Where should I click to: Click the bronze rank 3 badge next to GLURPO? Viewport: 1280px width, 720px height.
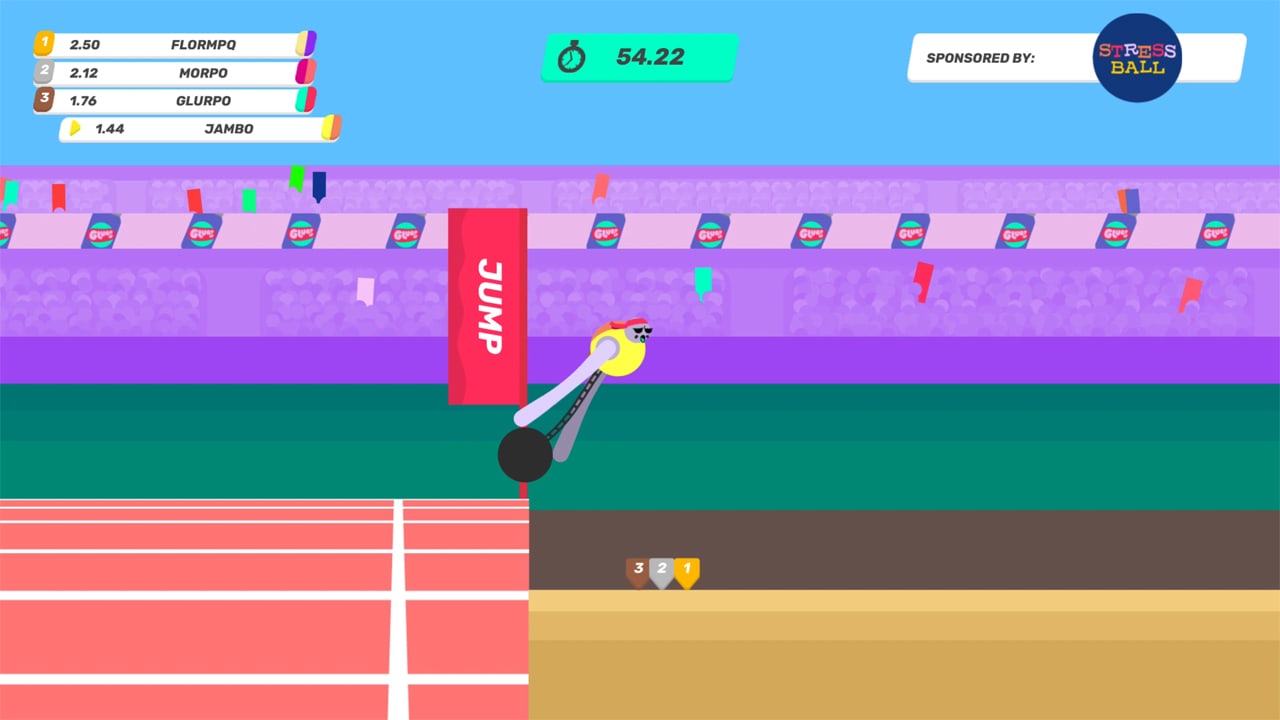tap(42, 100)
